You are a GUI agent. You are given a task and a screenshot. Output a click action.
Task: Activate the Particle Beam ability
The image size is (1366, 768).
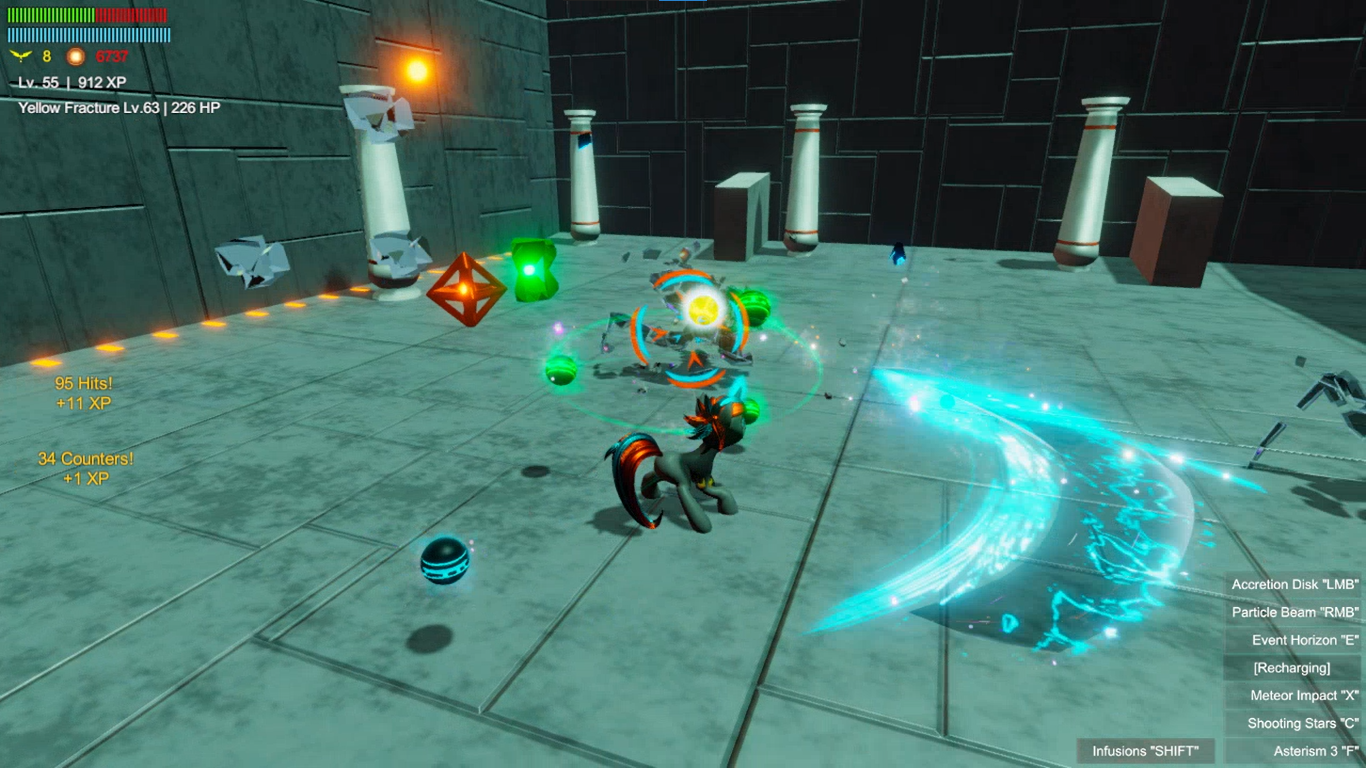click(x=1294, y=612)
